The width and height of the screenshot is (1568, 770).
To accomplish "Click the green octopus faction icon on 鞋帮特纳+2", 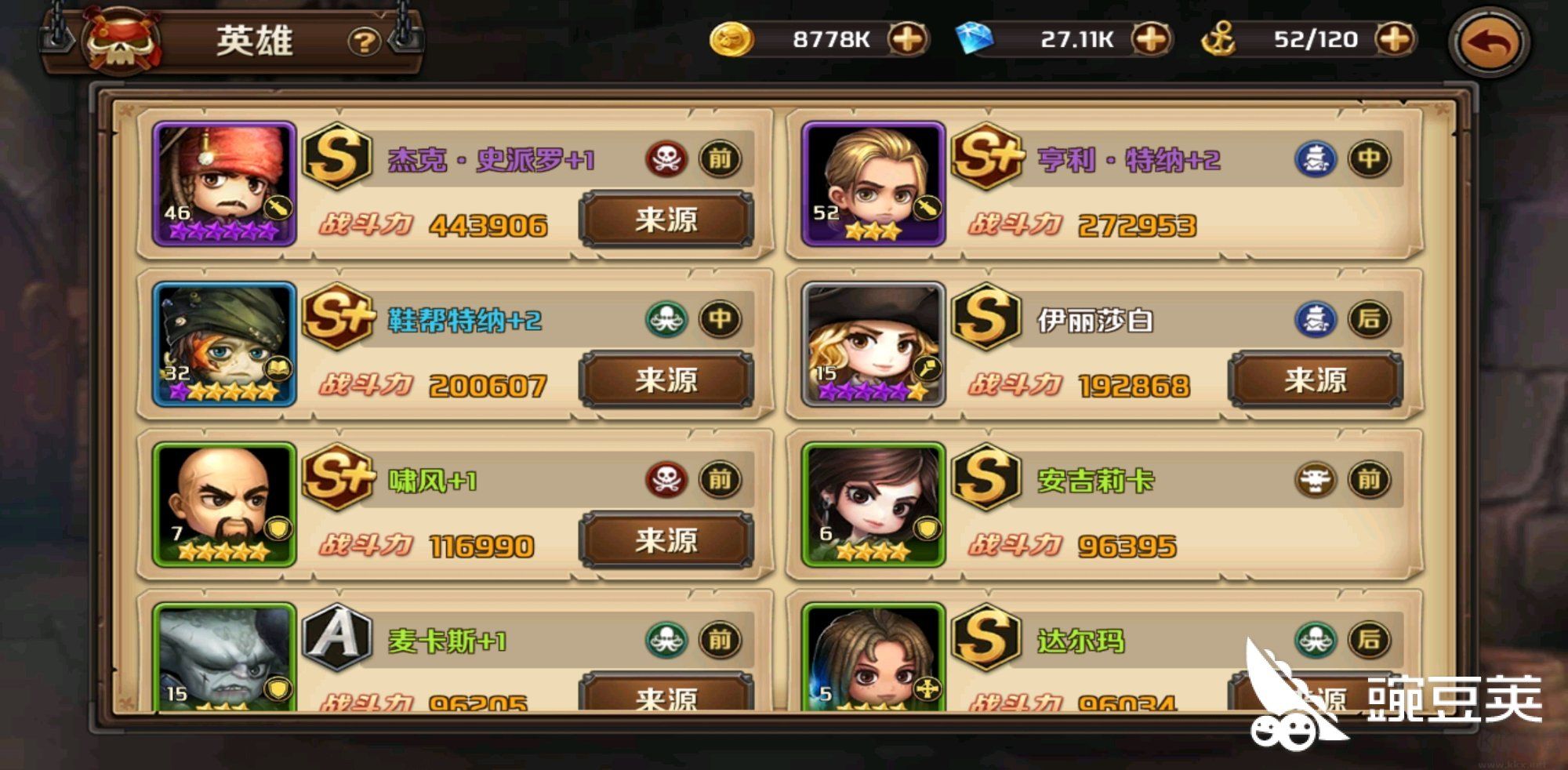I will (666, 318).
